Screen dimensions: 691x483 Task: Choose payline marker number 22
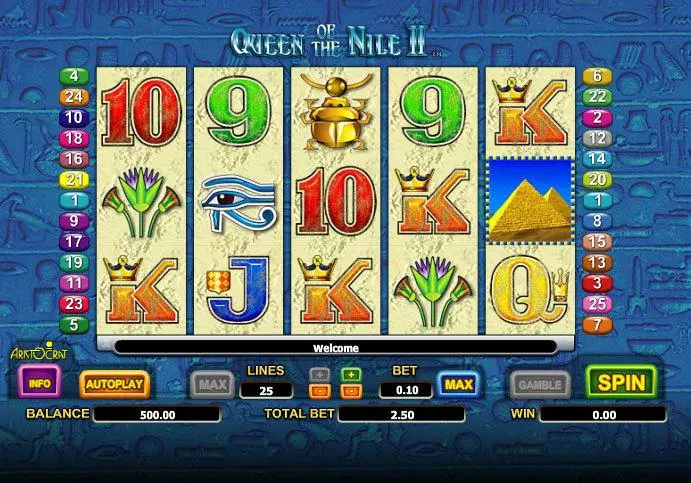[x=596, y=97]
